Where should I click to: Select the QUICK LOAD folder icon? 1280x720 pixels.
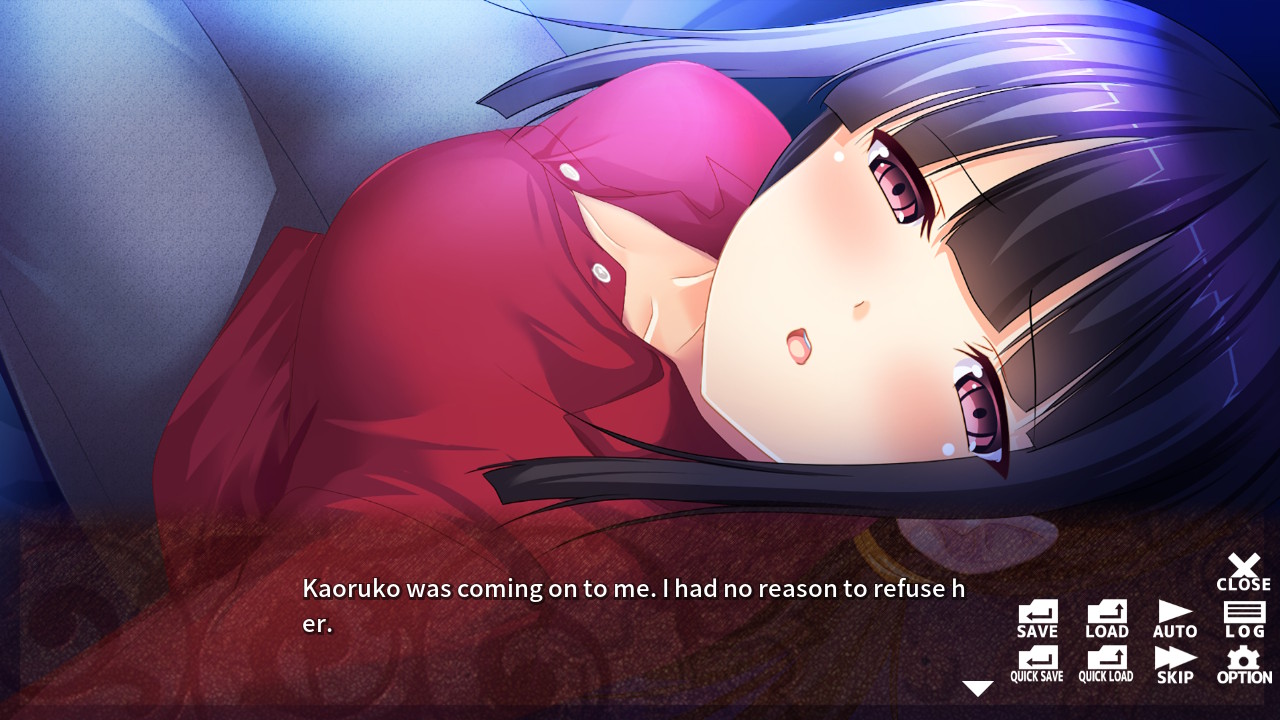(1105, 664)
